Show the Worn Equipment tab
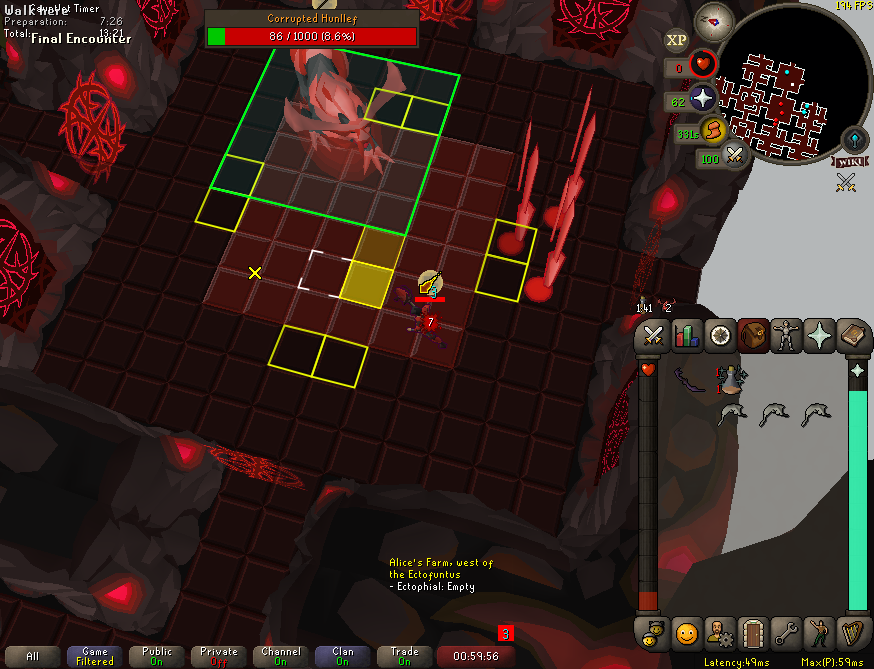 (786, 336)
